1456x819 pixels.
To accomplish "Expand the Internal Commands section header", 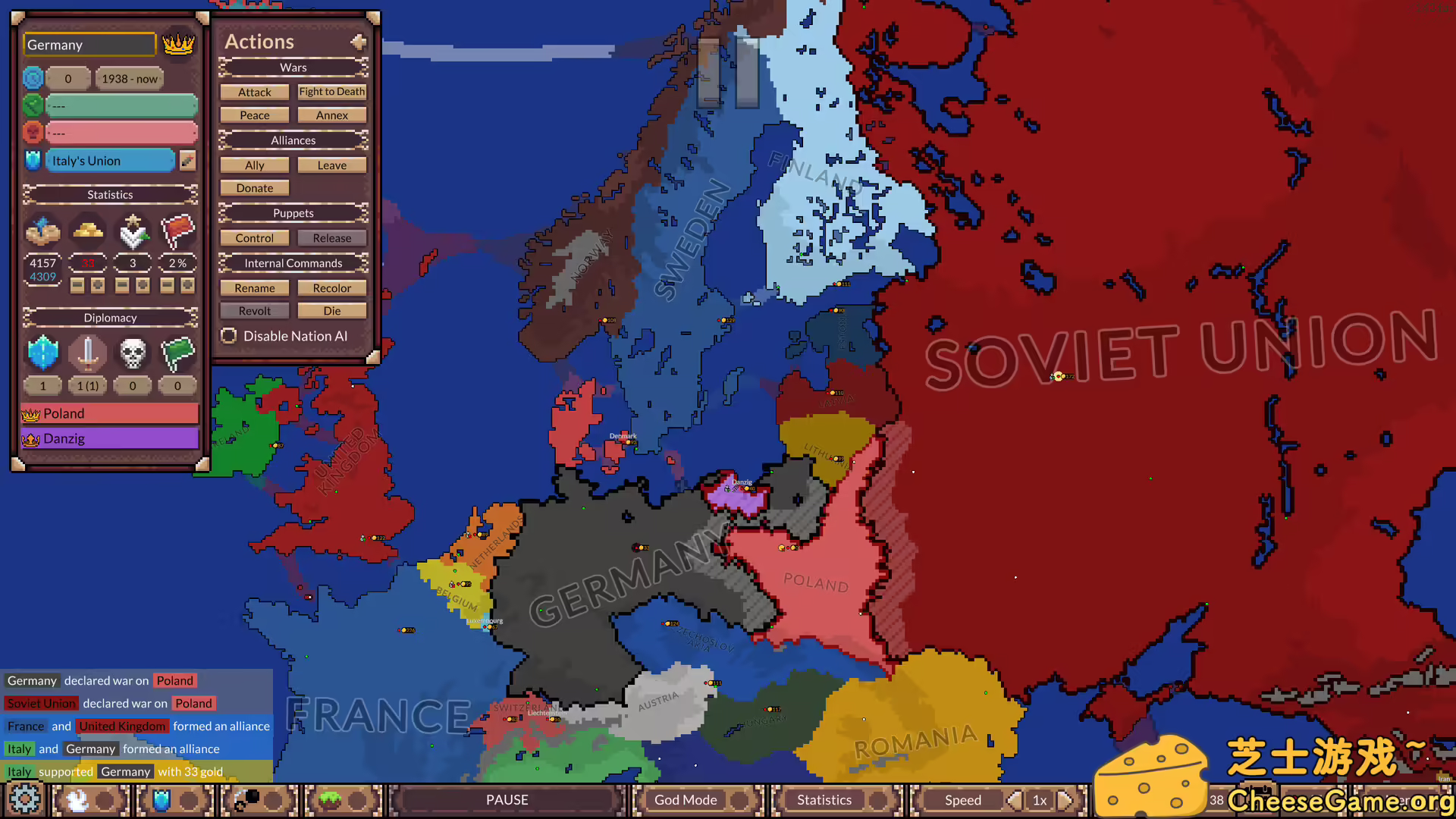I will tap(293, 262).
